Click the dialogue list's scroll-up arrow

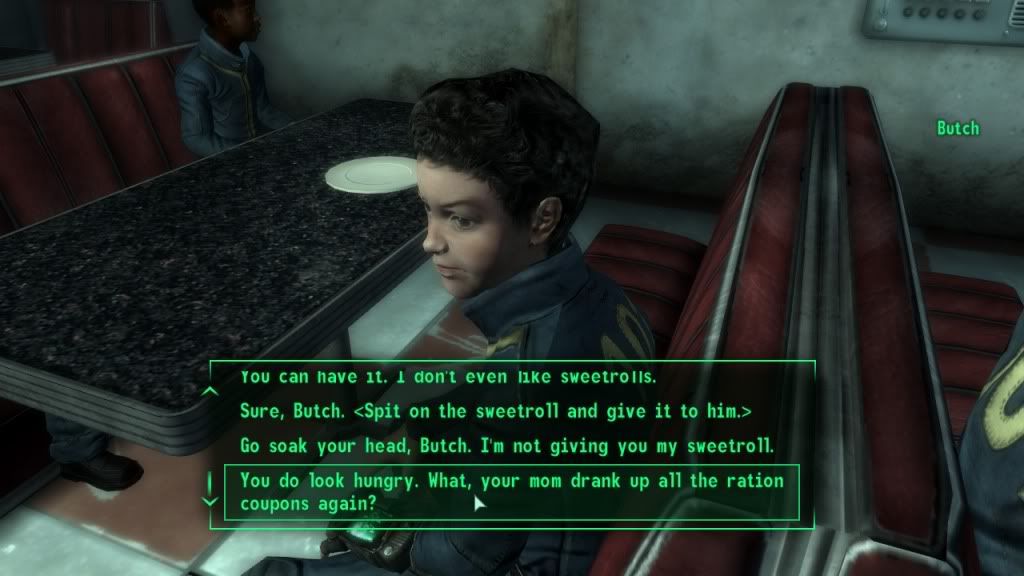pos(210,391)
